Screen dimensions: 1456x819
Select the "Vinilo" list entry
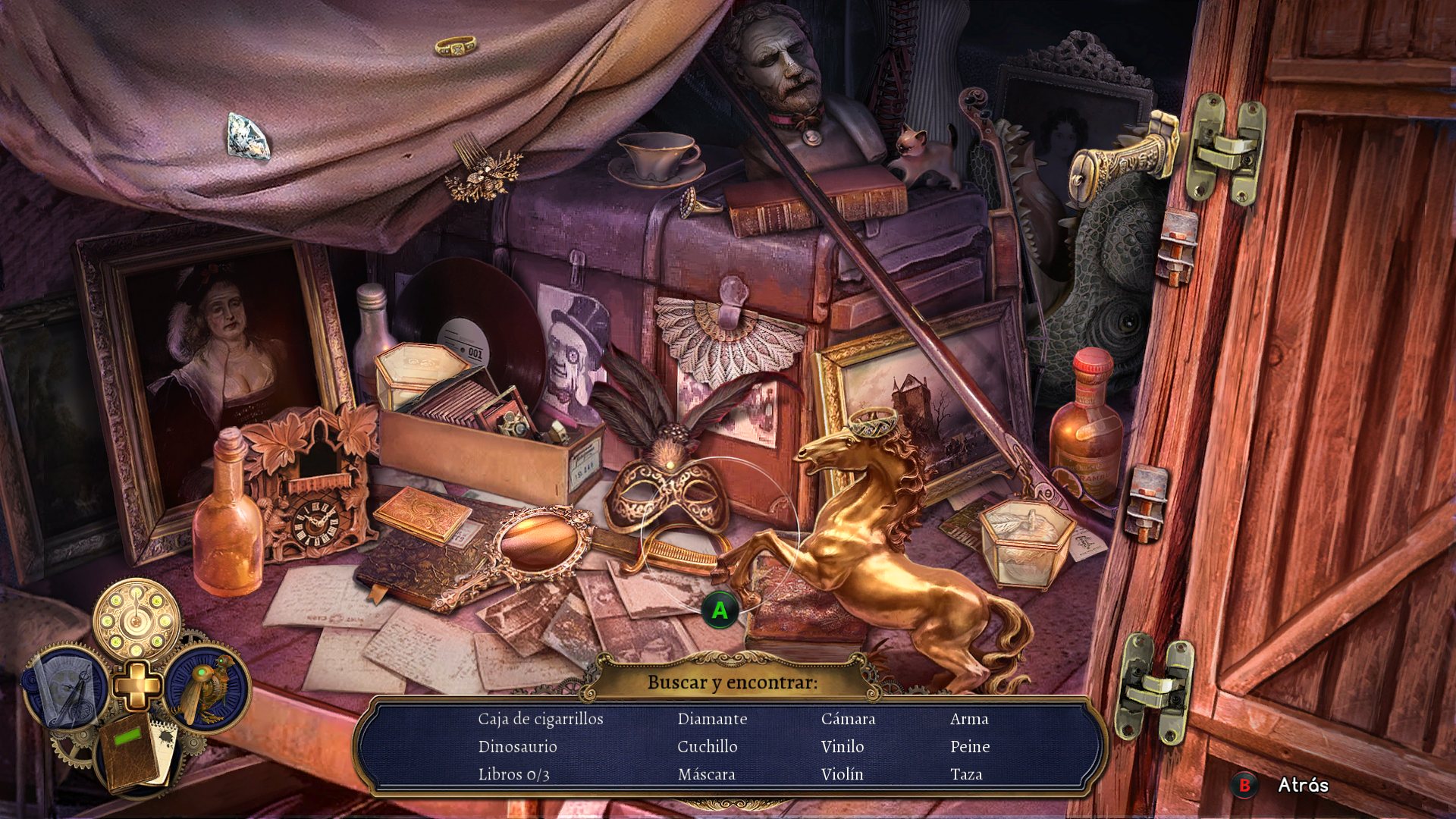pyautogui.click(x=842, y=747)
